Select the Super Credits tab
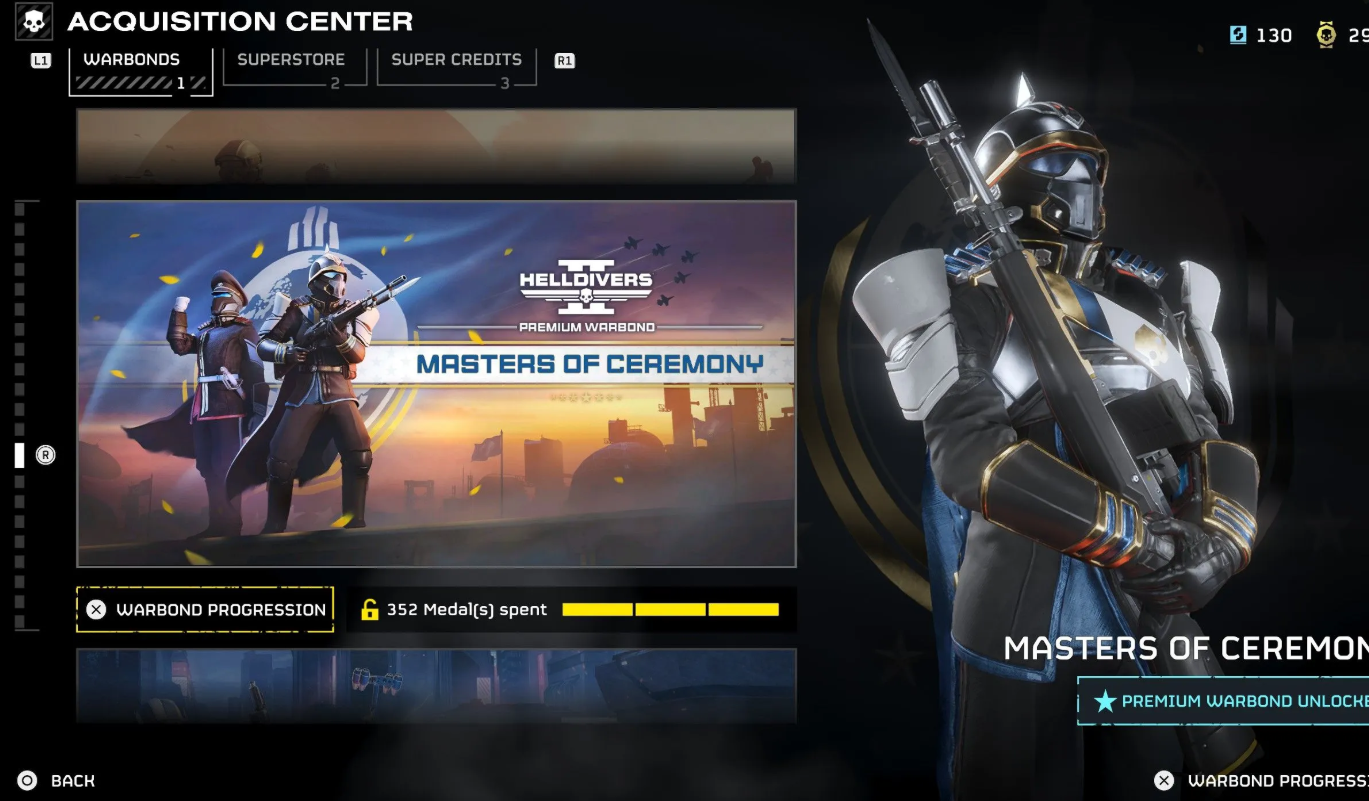Screen dimensions: 1369x801 pyautogui.click(x=456, y=68)
